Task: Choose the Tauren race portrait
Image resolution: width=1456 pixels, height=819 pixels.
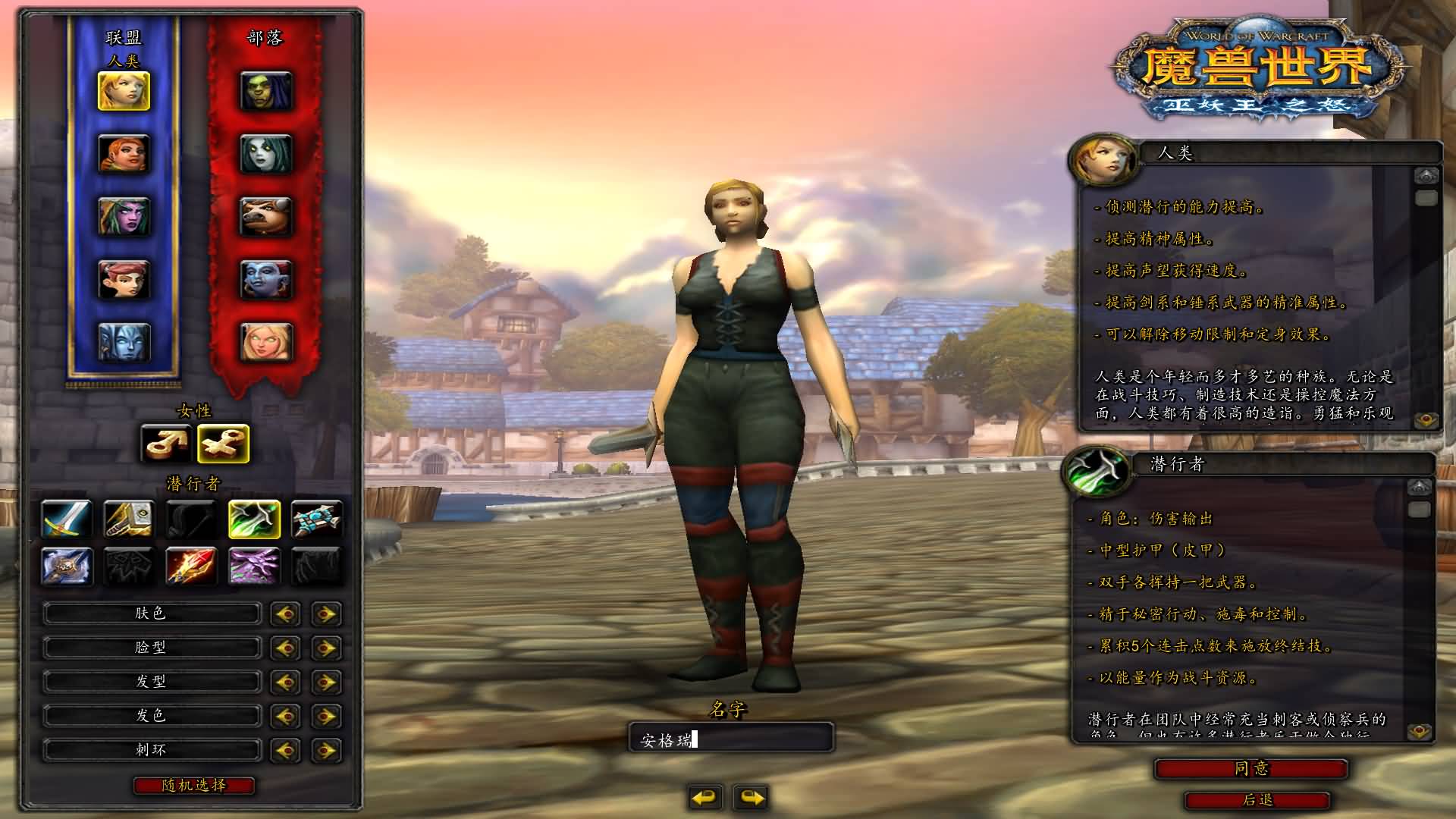Action: point(266,216)
